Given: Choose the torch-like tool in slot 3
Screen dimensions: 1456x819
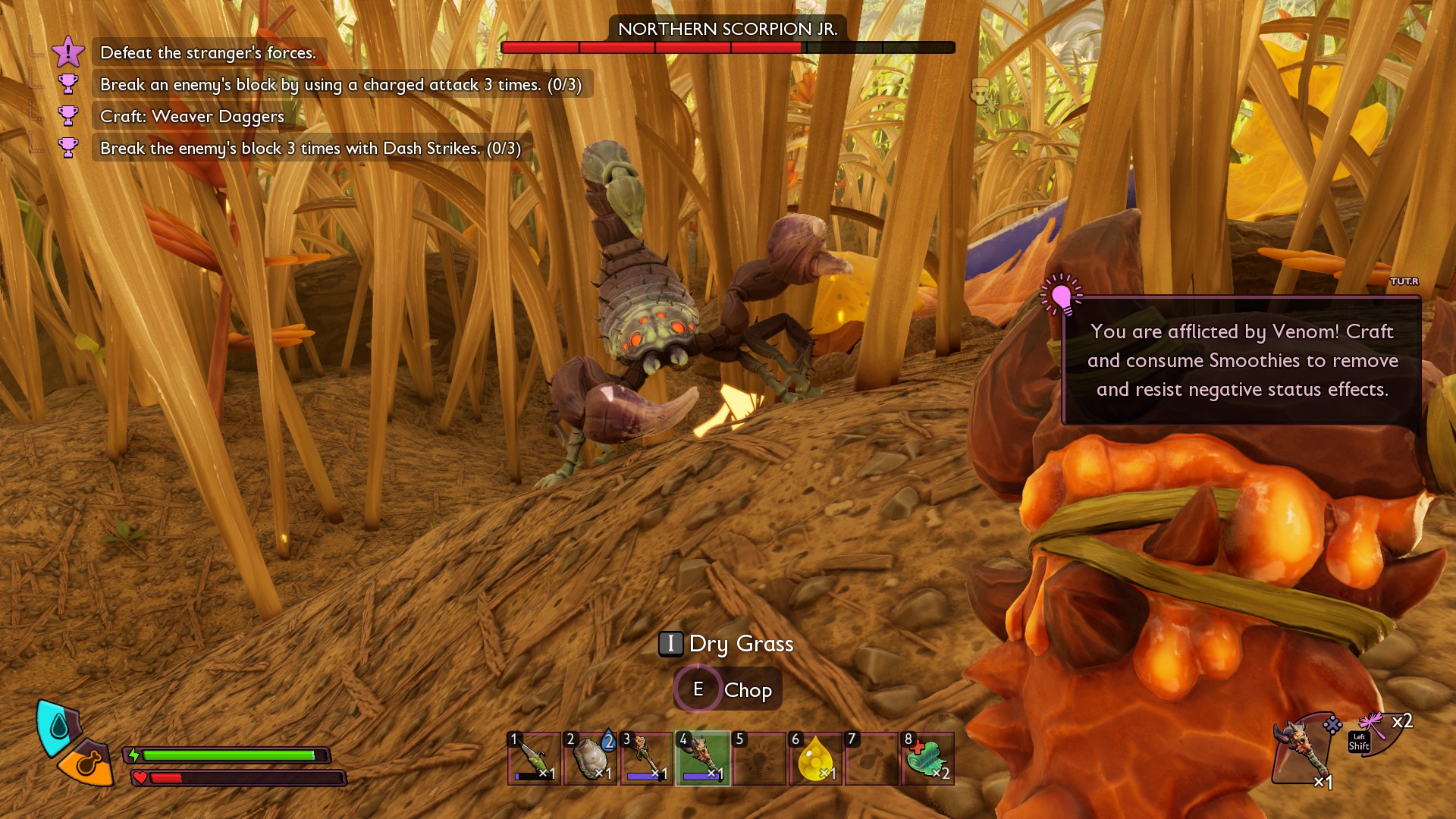Looking at the screenshot, I should (x=646, y=758).
